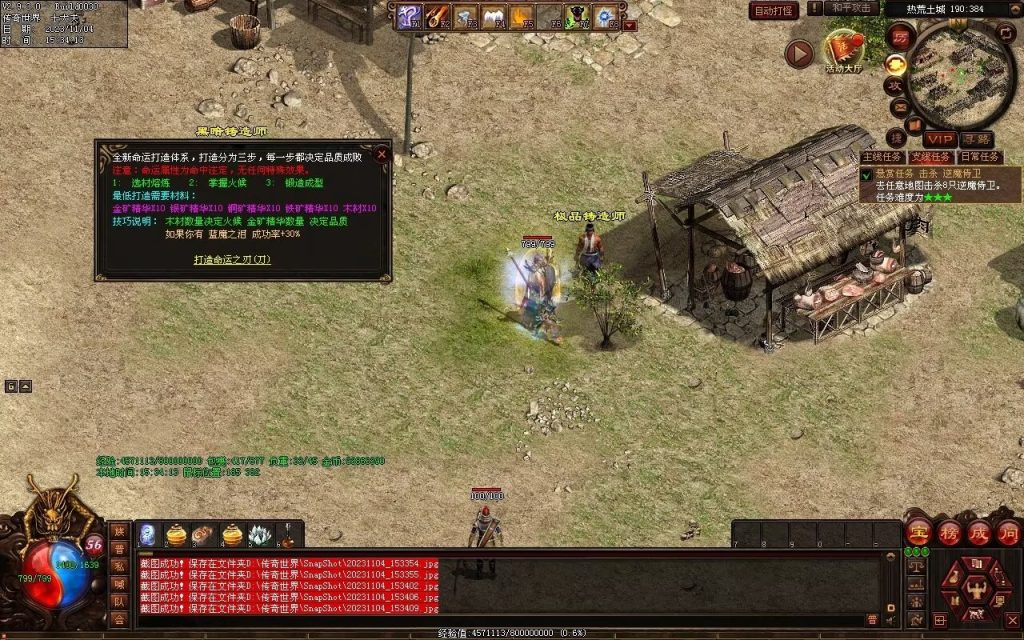Switch to the 主线任务 tab
Image resolution: width=1024 pixels, height=640 pixels.
[x=882, y=157]
